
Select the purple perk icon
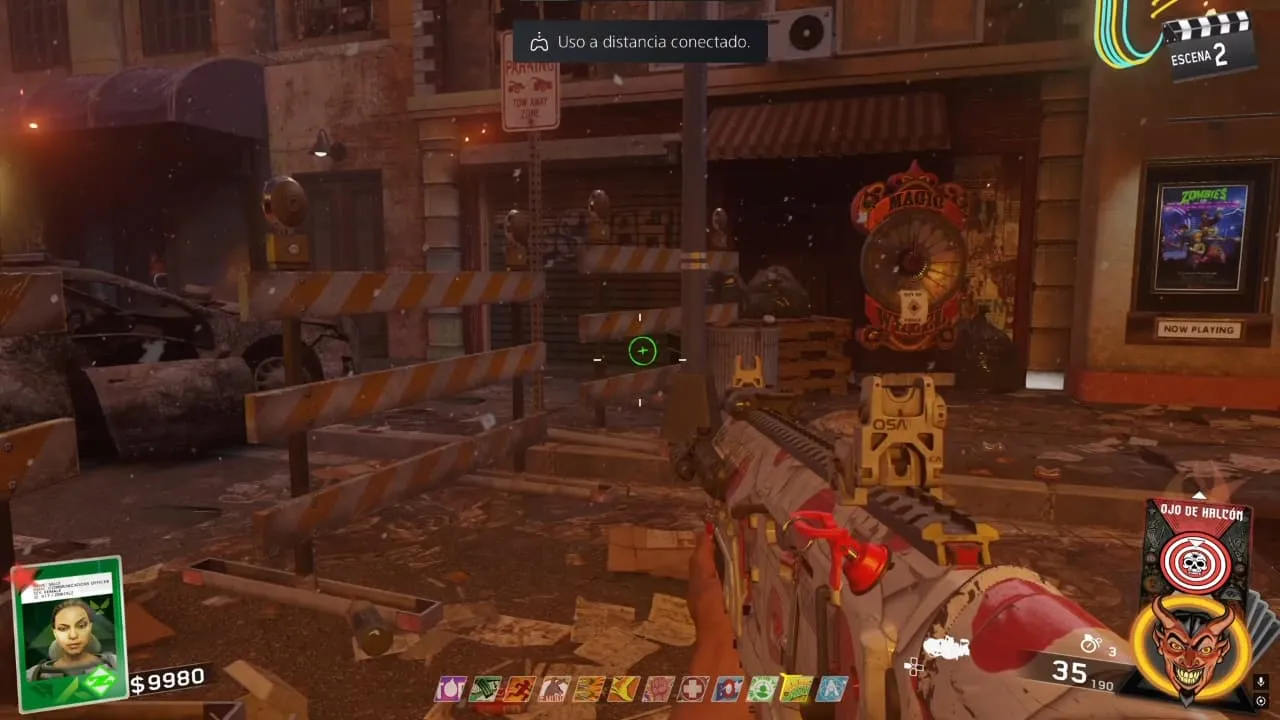tap(451, 689)
